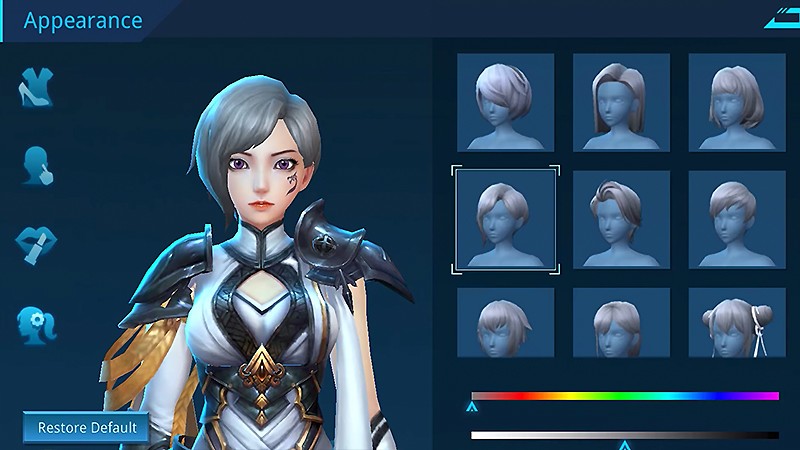Open the lipstick makeup tab
The image size is (800, 450).
[x=36, y=243]
